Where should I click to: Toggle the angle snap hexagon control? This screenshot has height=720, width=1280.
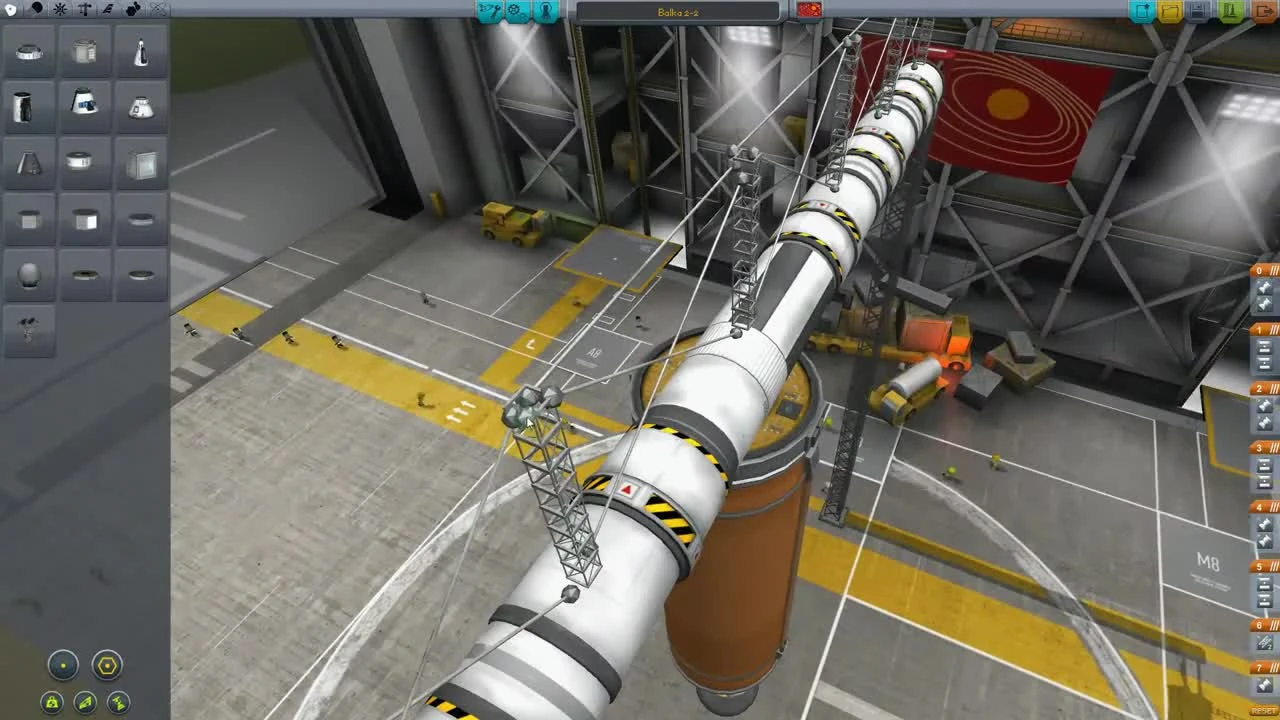coord(106,666)
